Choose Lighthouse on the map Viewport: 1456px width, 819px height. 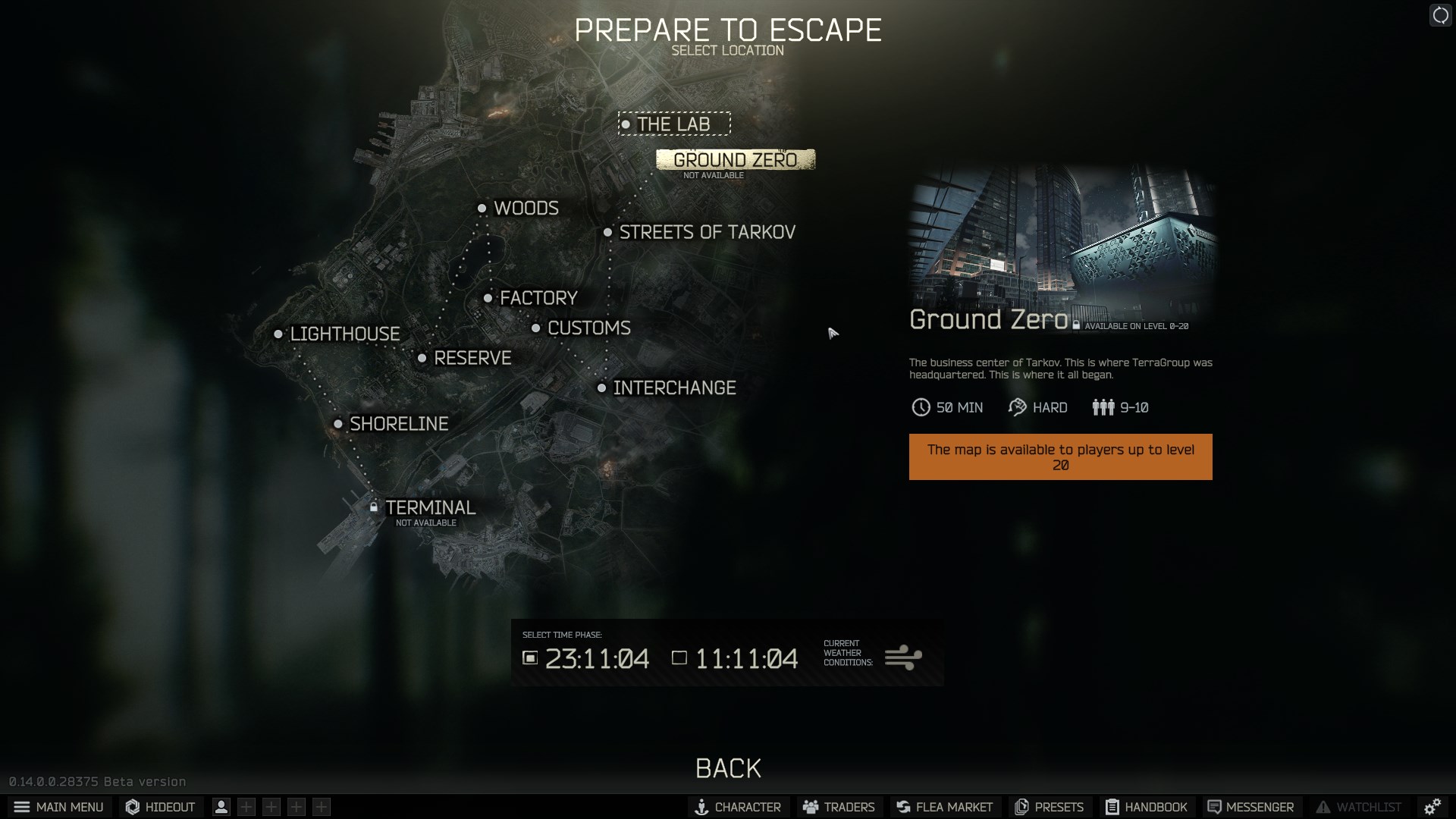click(344, 334)
